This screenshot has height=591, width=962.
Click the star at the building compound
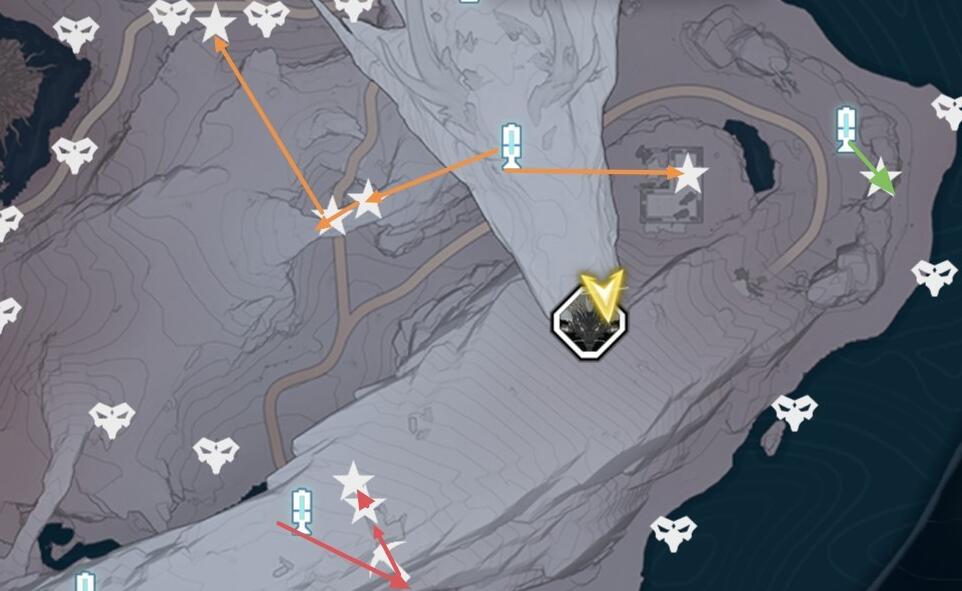point(688,174)
